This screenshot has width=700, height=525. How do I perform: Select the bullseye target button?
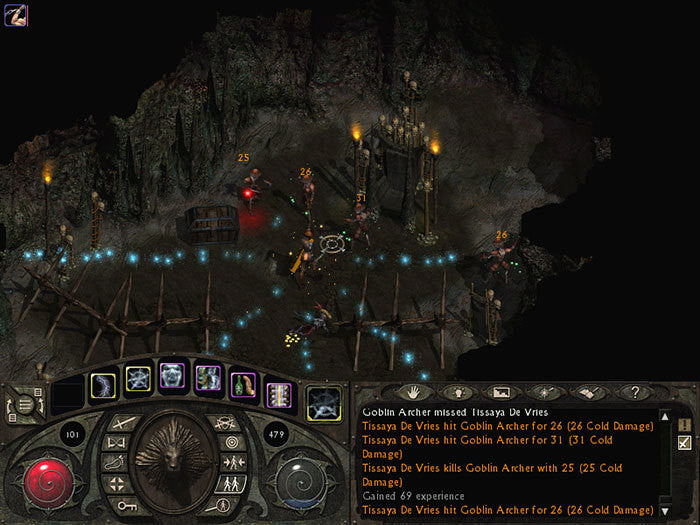[x=233, y=442]
